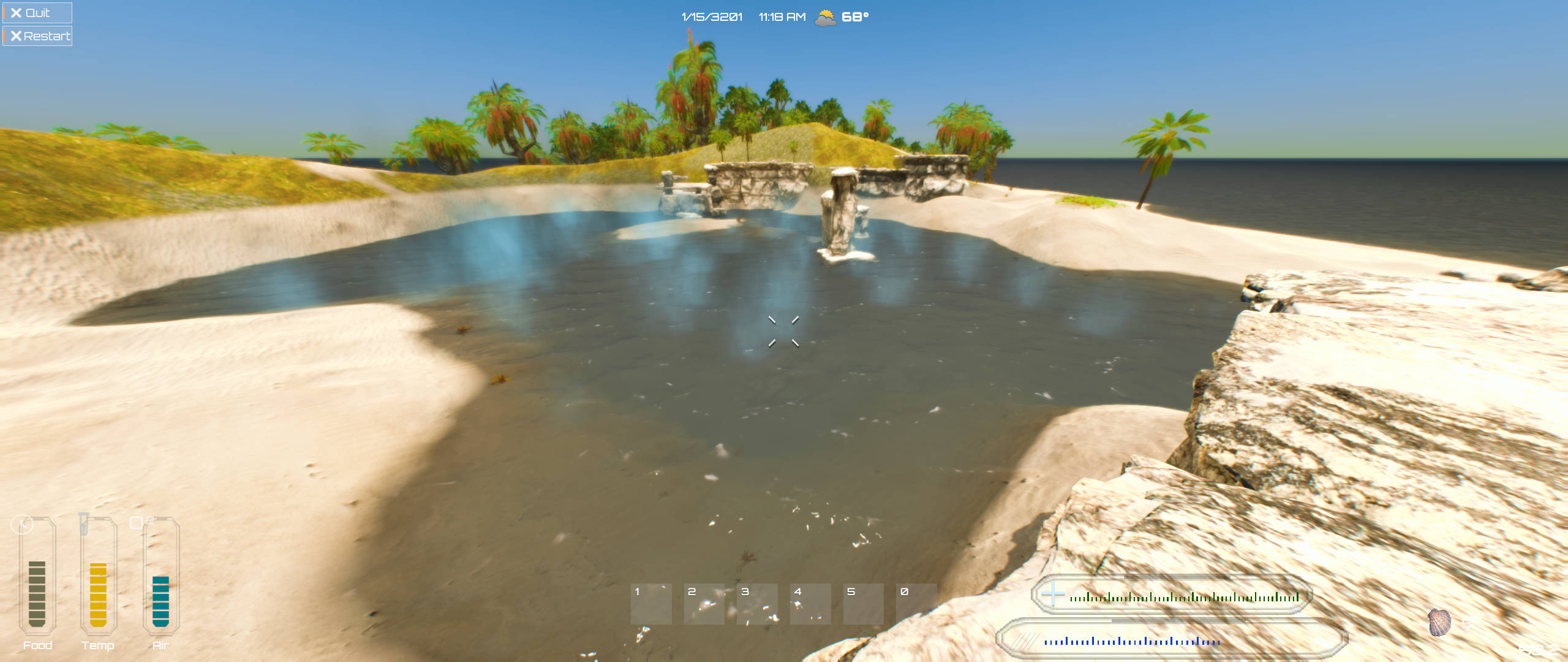Image resolution: width=1568 pixels, height=662 pixels.
Task: Click the clock icon above the Food gauge
Action: click(x=21, y=523)
